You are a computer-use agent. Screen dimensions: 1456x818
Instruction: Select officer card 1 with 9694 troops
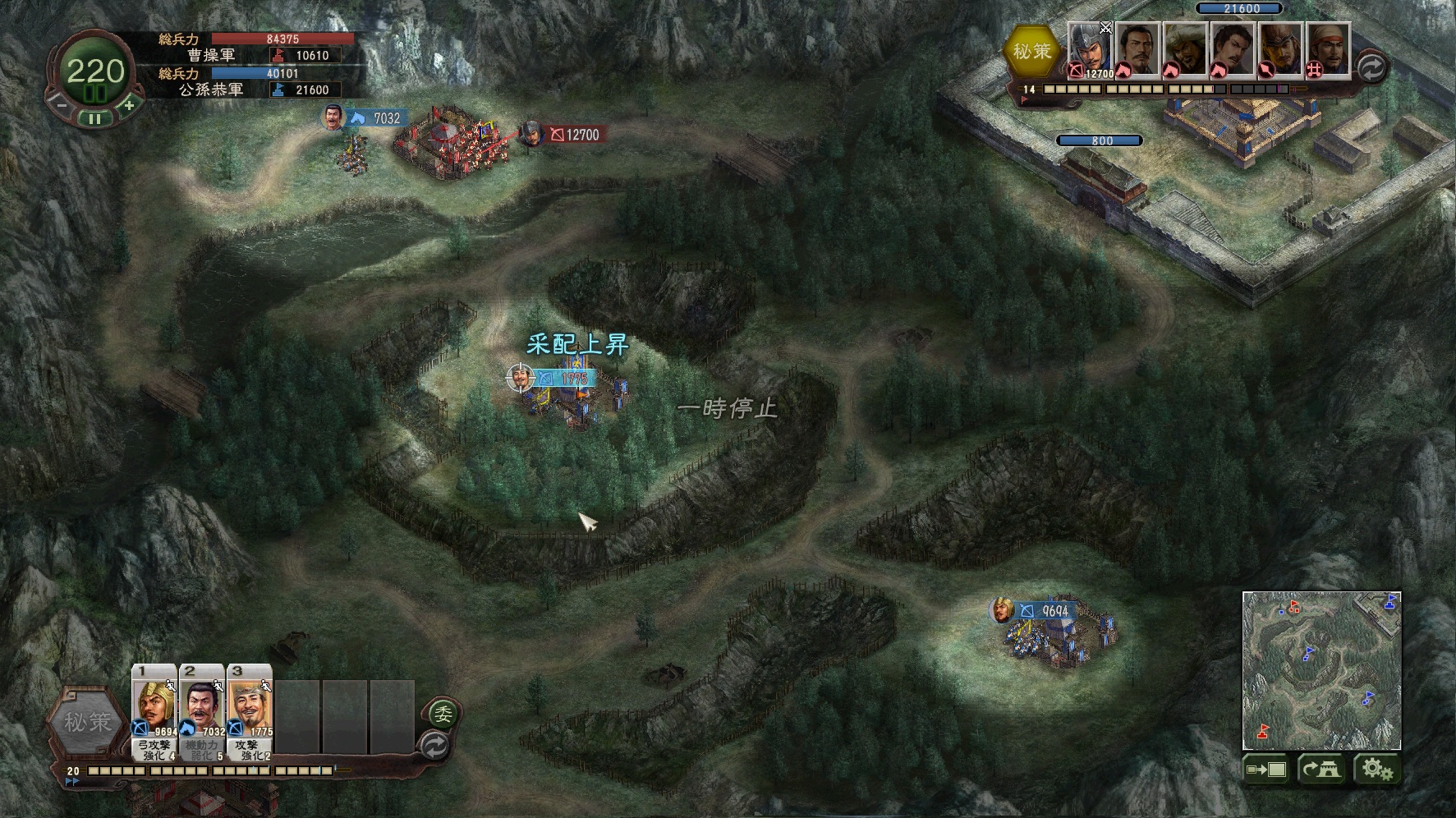click(x=154, y=710)
